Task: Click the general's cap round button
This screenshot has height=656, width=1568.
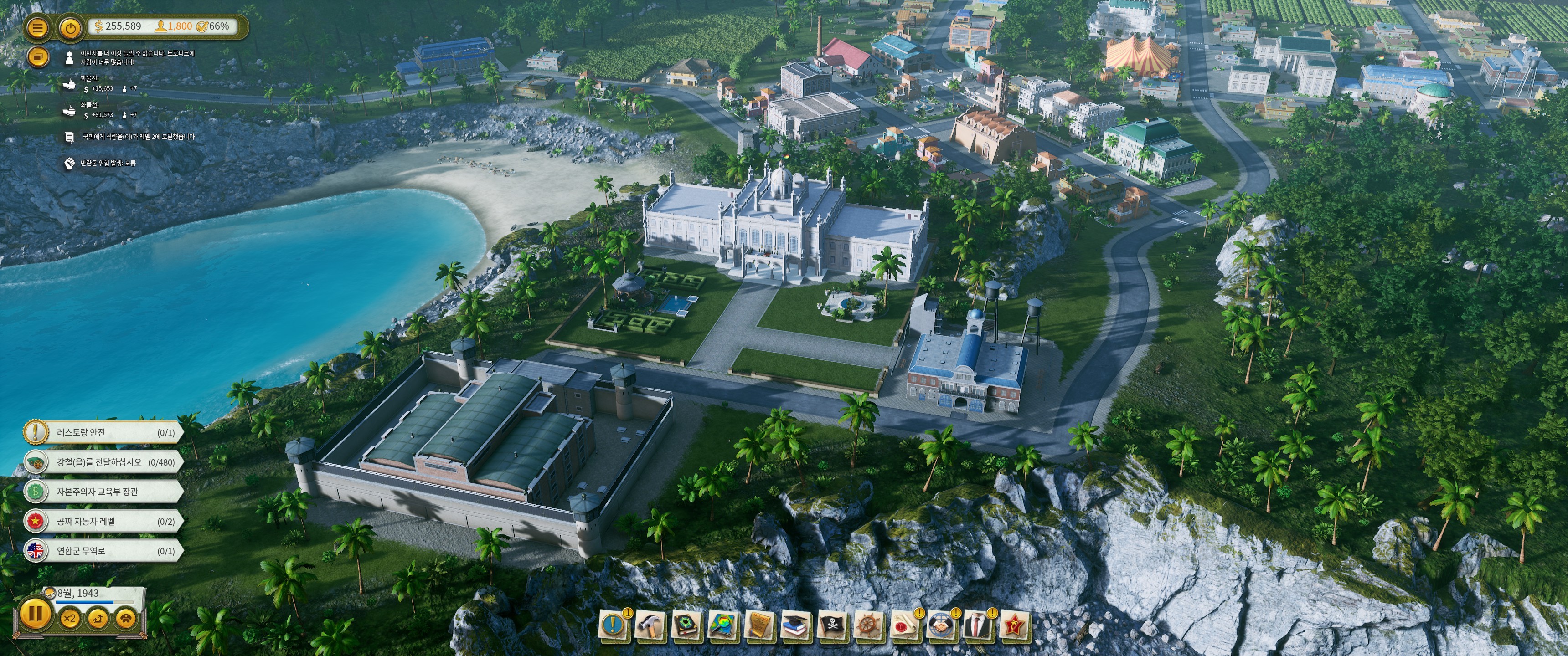Action: (125, 618)
